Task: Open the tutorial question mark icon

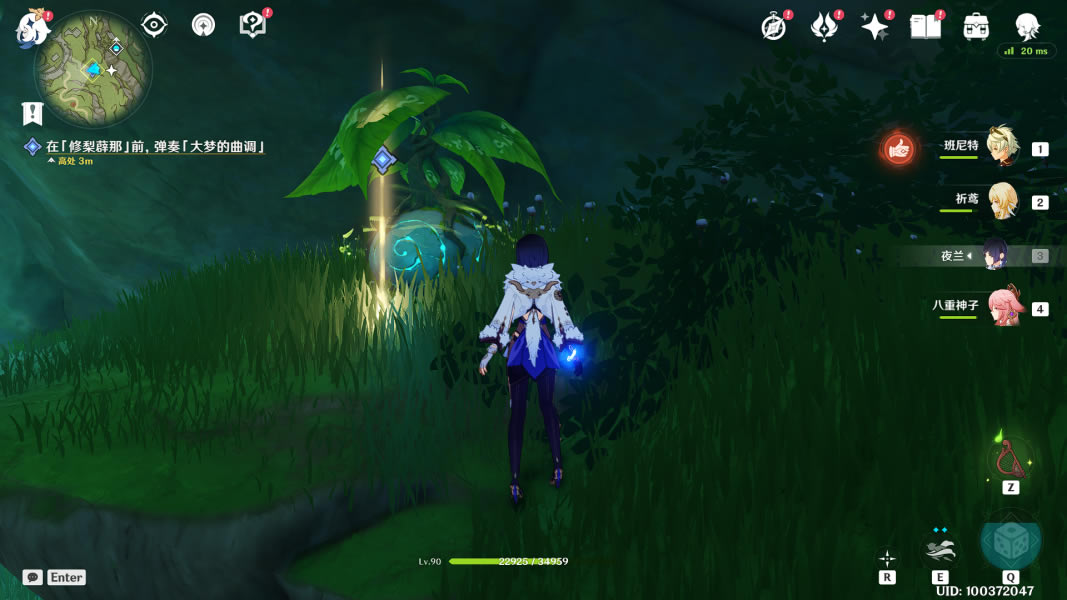Action: coord(253,25)
